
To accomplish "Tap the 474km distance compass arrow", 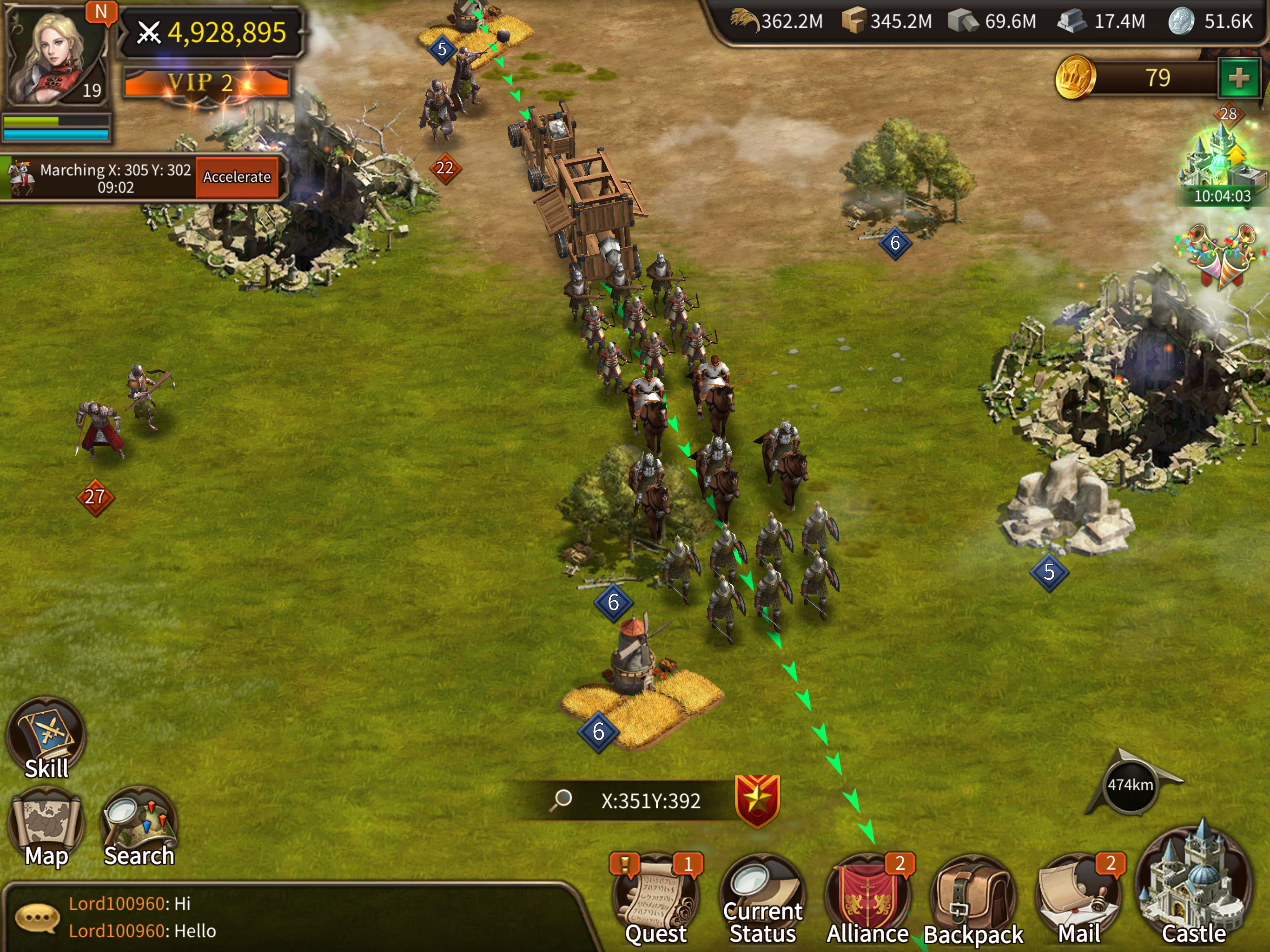I will (x=1130, y=785).
